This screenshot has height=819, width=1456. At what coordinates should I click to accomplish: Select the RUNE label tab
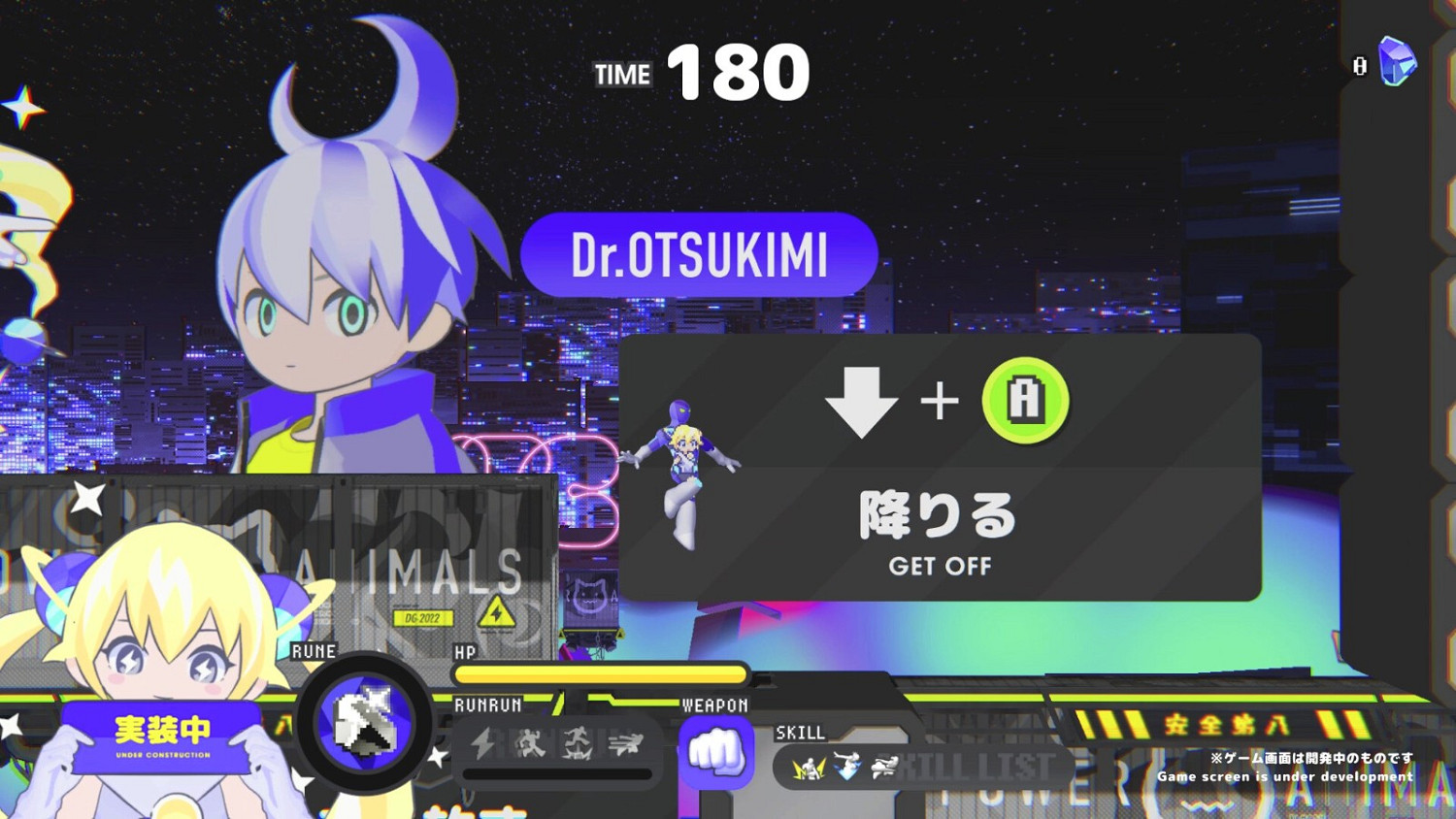313,652
